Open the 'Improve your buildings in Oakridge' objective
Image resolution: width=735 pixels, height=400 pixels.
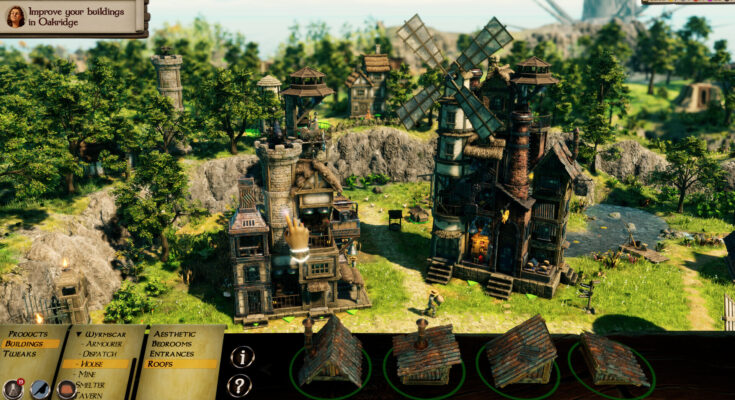[x=74, y=17]
